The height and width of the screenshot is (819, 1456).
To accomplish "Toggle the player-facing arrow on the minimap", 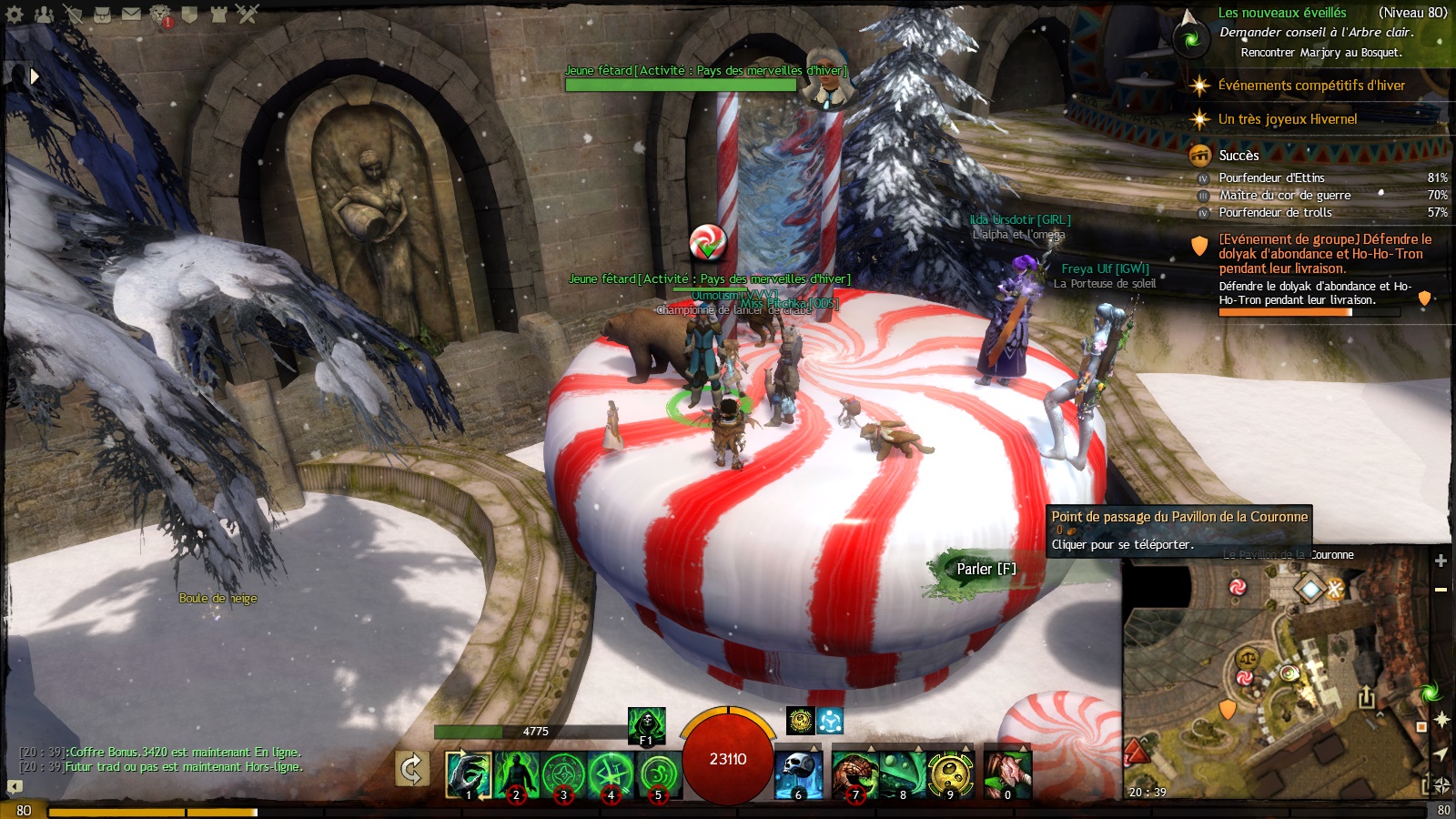I will 1441,754.
